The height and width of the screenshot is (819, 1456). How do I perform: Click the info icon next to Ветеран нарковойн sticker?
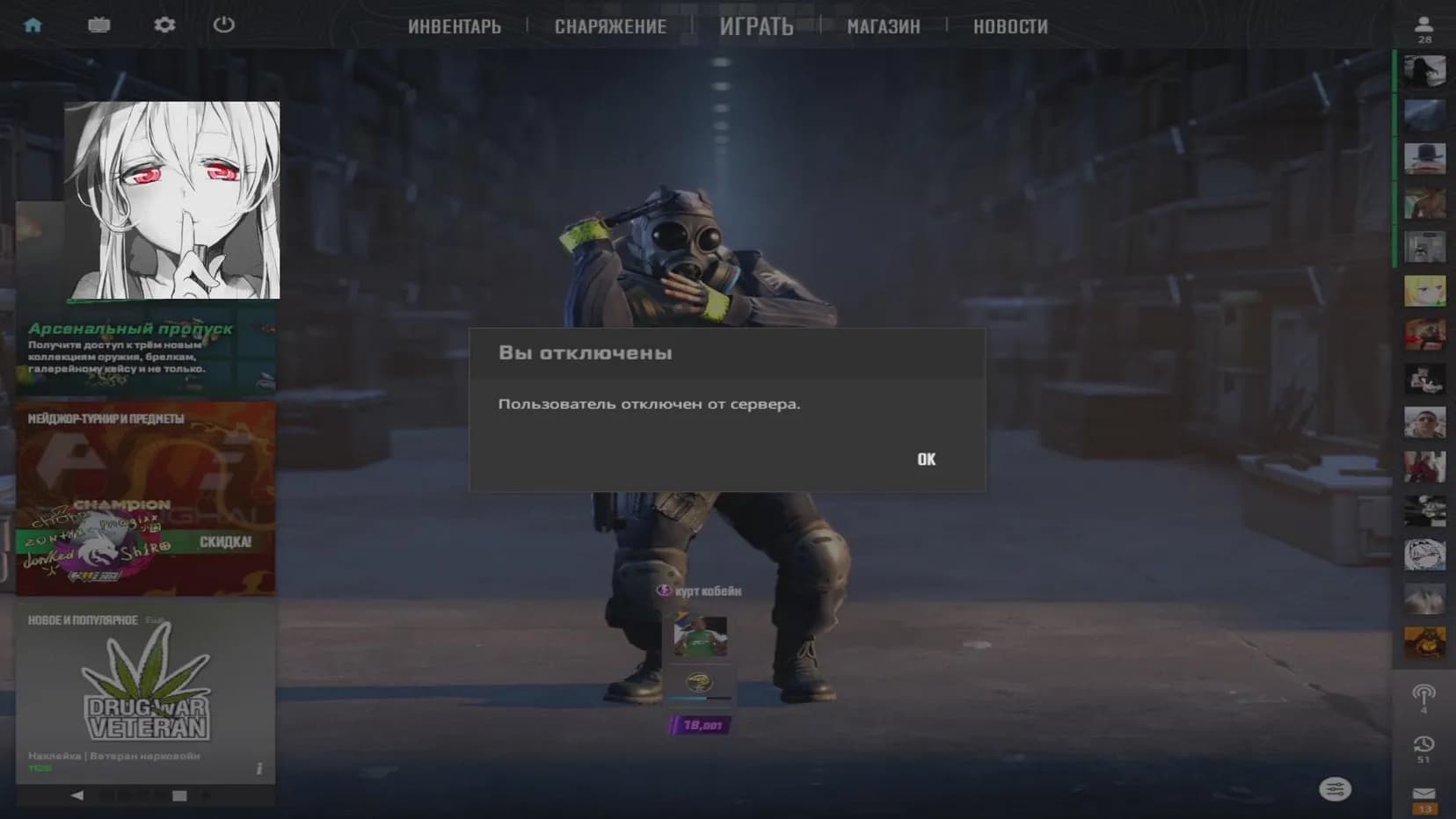pyautogui.click(x=259, y=768)
